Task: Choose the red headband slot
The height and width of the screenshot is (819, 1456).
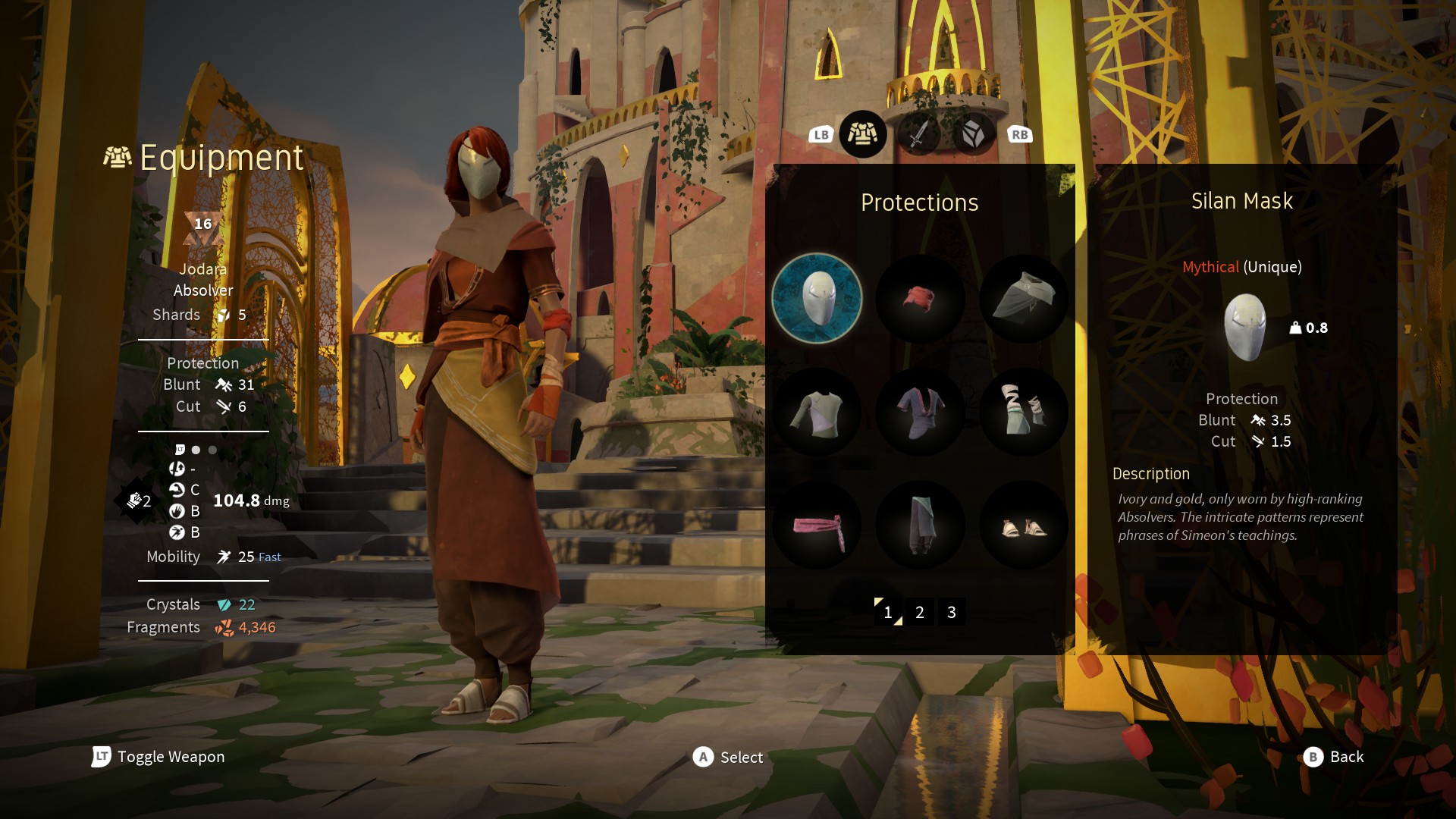Action: pyautogui.click(x=920, y=298)
